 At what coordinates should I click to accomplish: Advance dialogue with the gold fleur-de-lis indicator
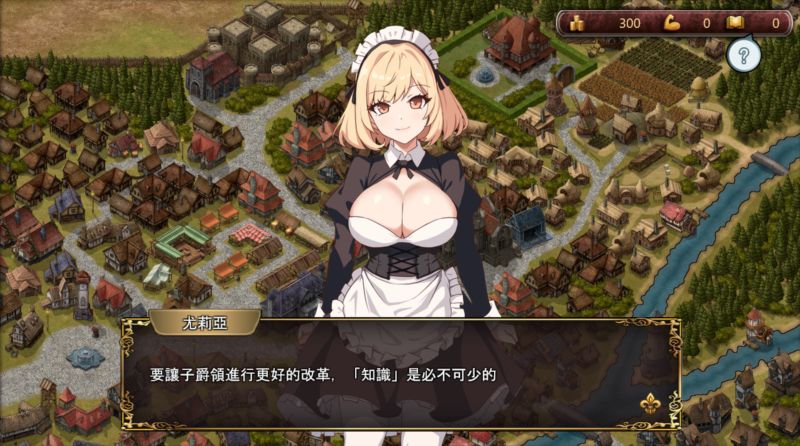tap(651, 404)
